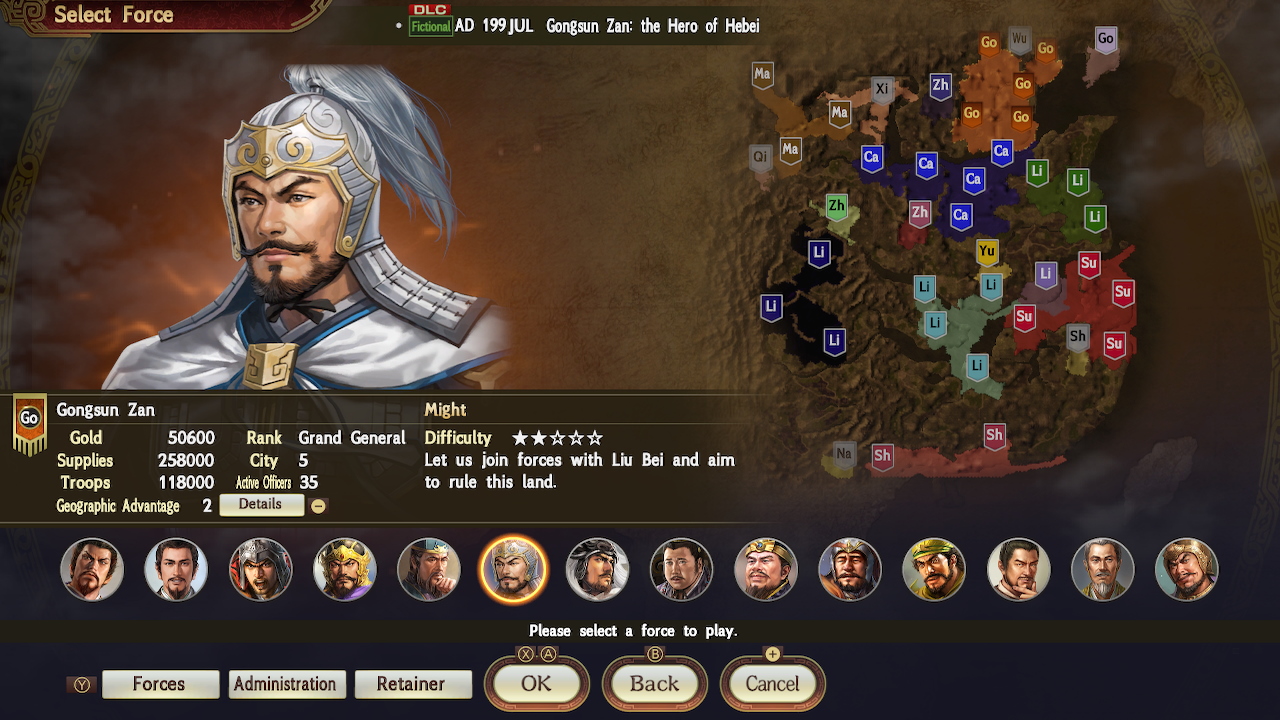Click the Qi force marker on the map
This screenshot has height=720, width=1280.
coord(760,157)
